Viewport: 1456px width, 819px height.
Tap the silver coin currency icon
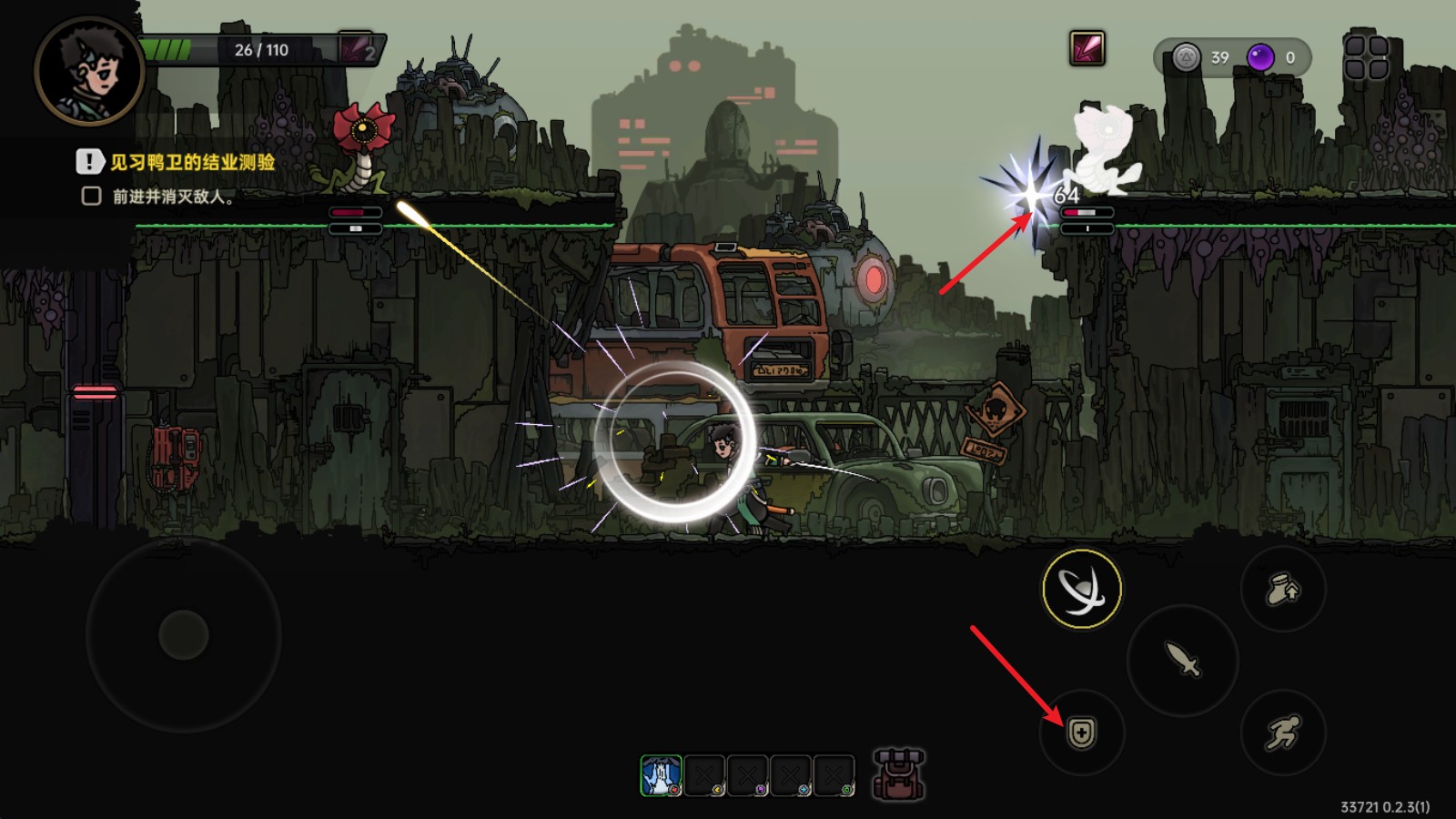click(1186, 57)
